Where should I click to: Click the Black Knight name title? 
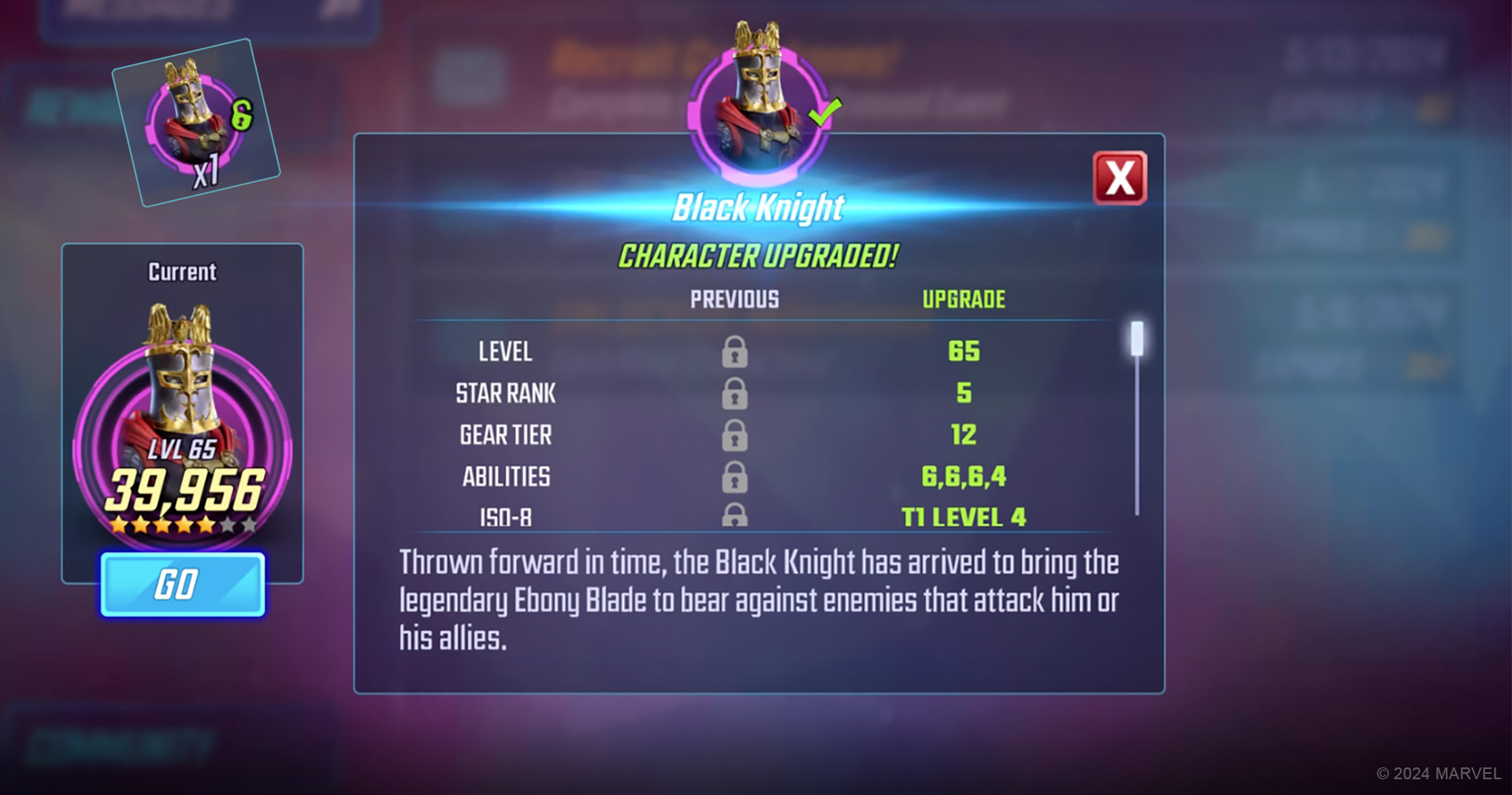point(757,206)
